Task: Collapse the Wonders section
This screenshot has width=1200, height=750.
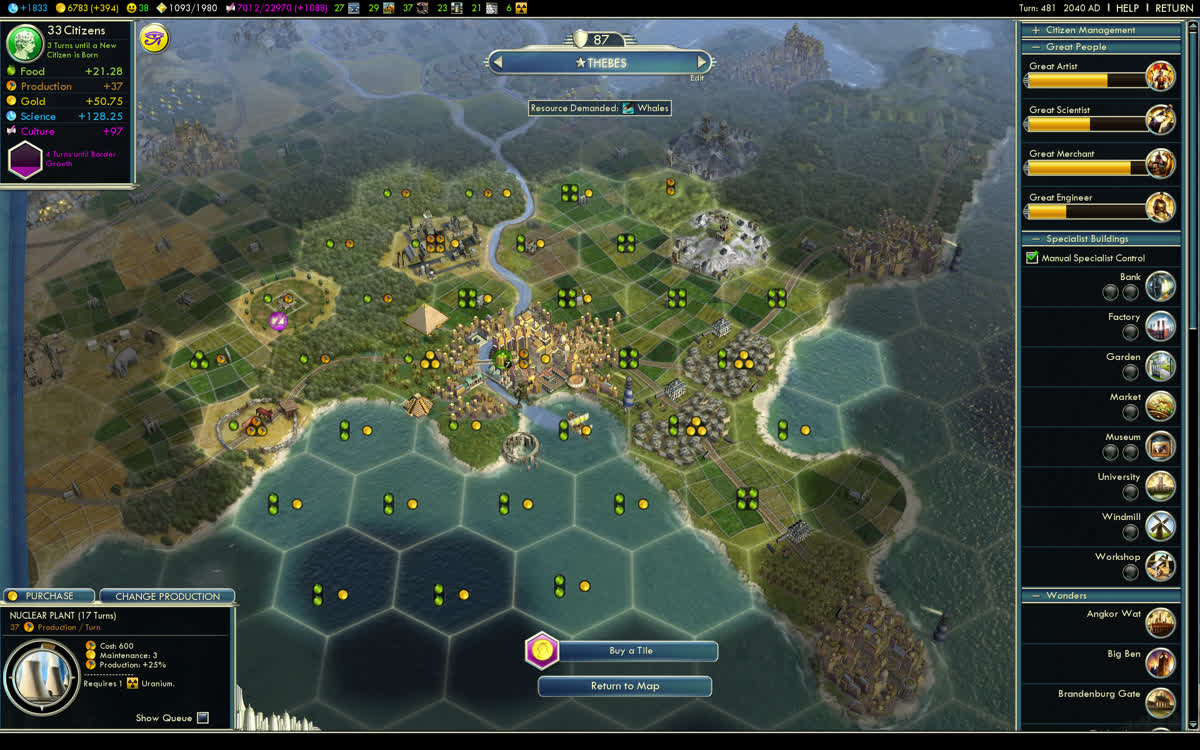Action: click(1035, 596)
